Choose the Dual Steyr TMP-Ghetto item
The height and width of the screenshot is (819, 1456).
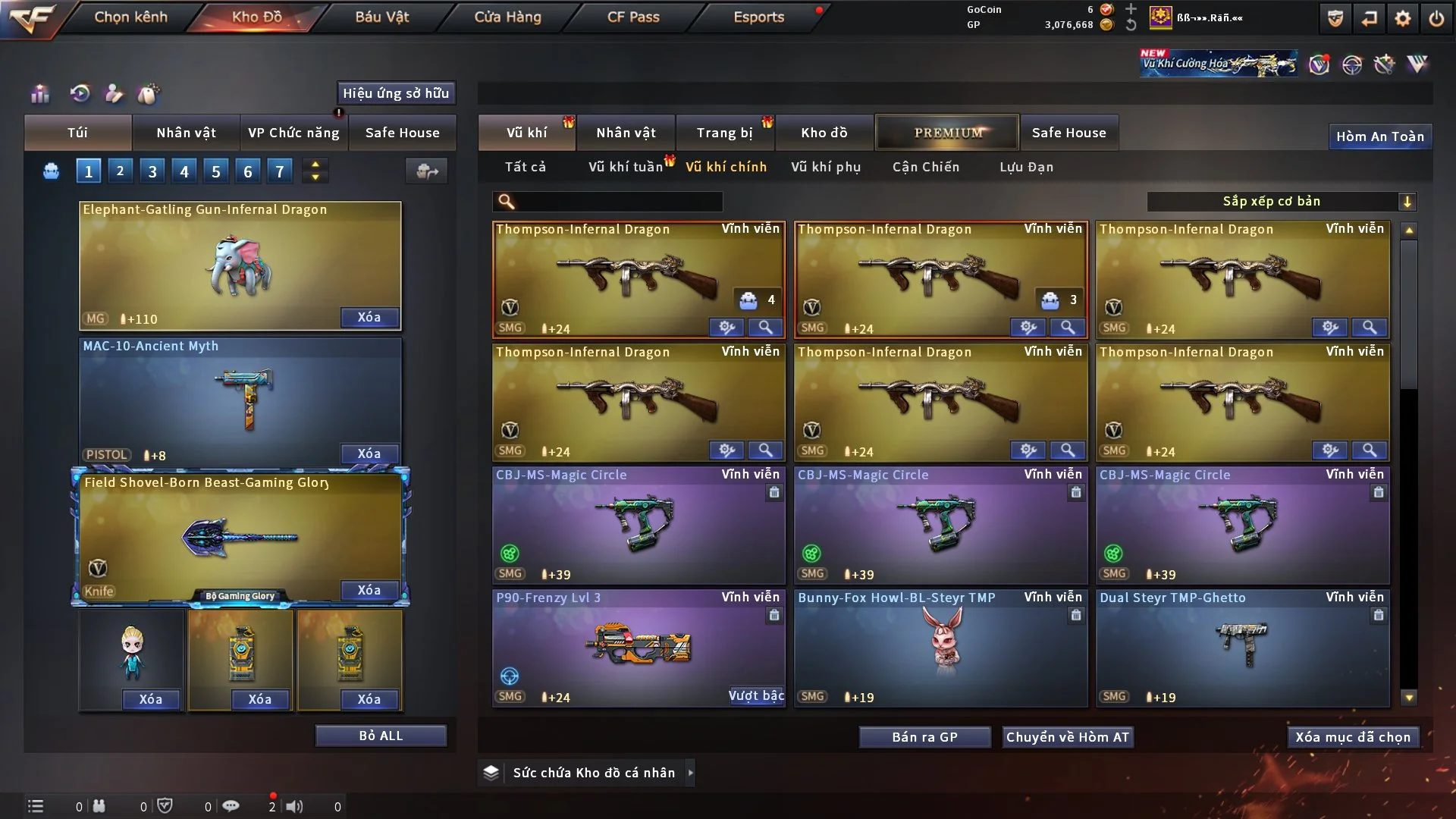[x=1242, y=648]
